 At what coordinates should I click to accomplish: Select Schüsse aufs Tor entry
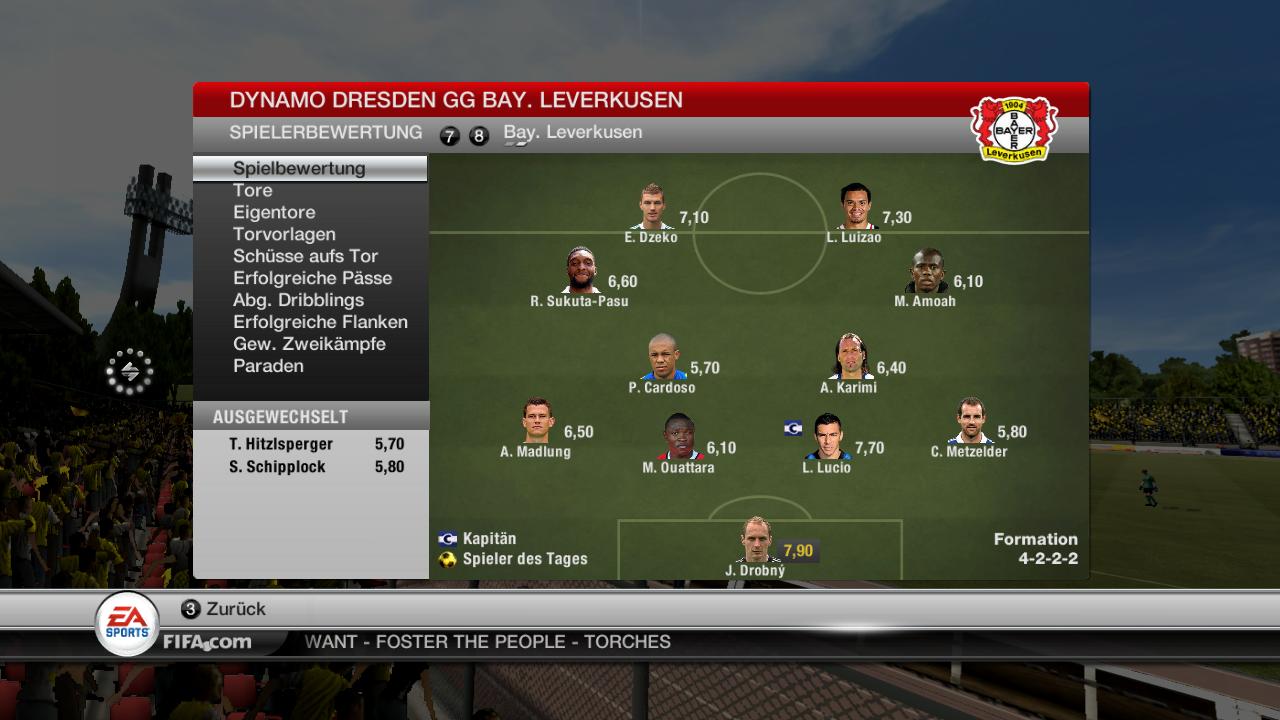point(305,256)
